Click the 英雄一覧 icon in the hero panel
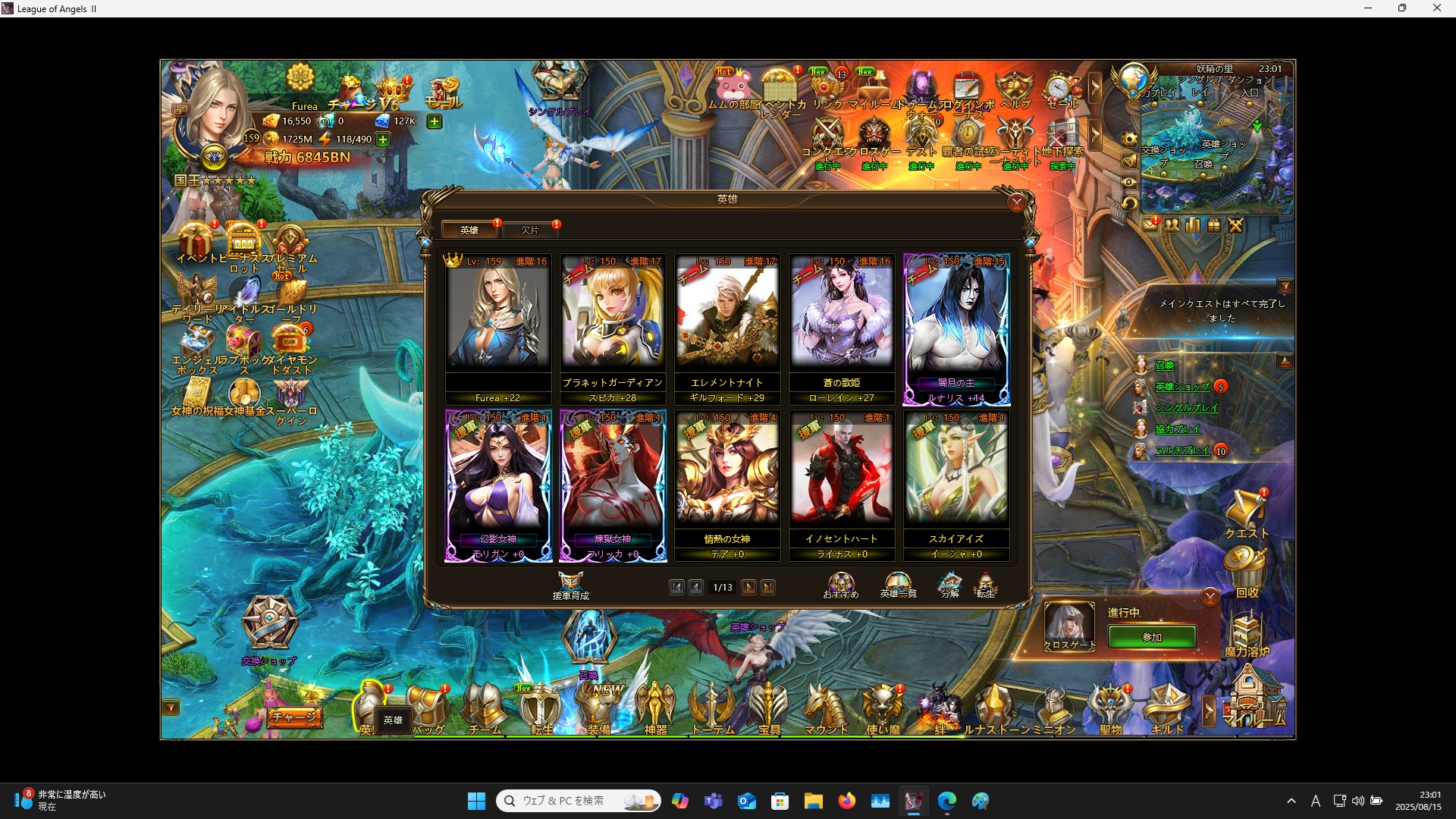The height and width of the screenshot is (819, 1456). 898,584
